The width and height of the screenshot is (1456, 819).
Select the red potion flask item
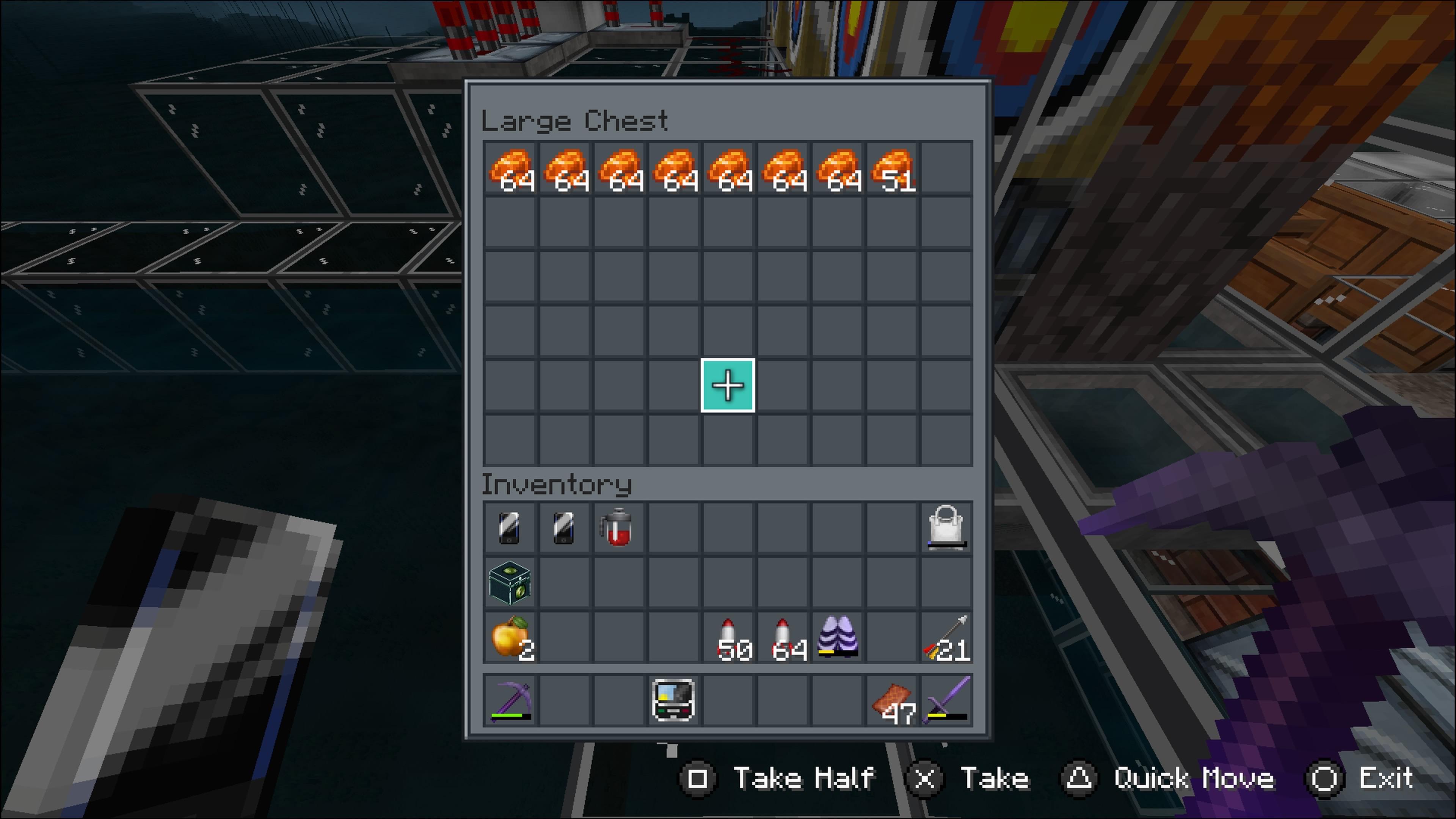coord(620,527)
